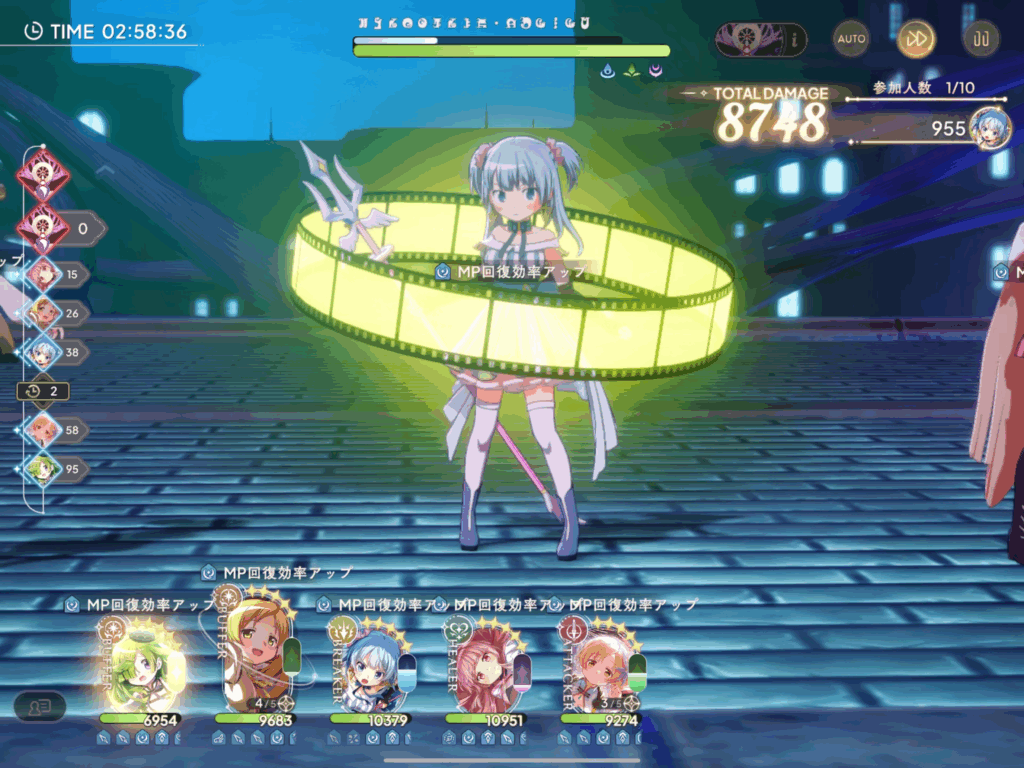Activate the fast-forward speed button
This screenshot has height=768, width=1024.
(x=916, y=39)
